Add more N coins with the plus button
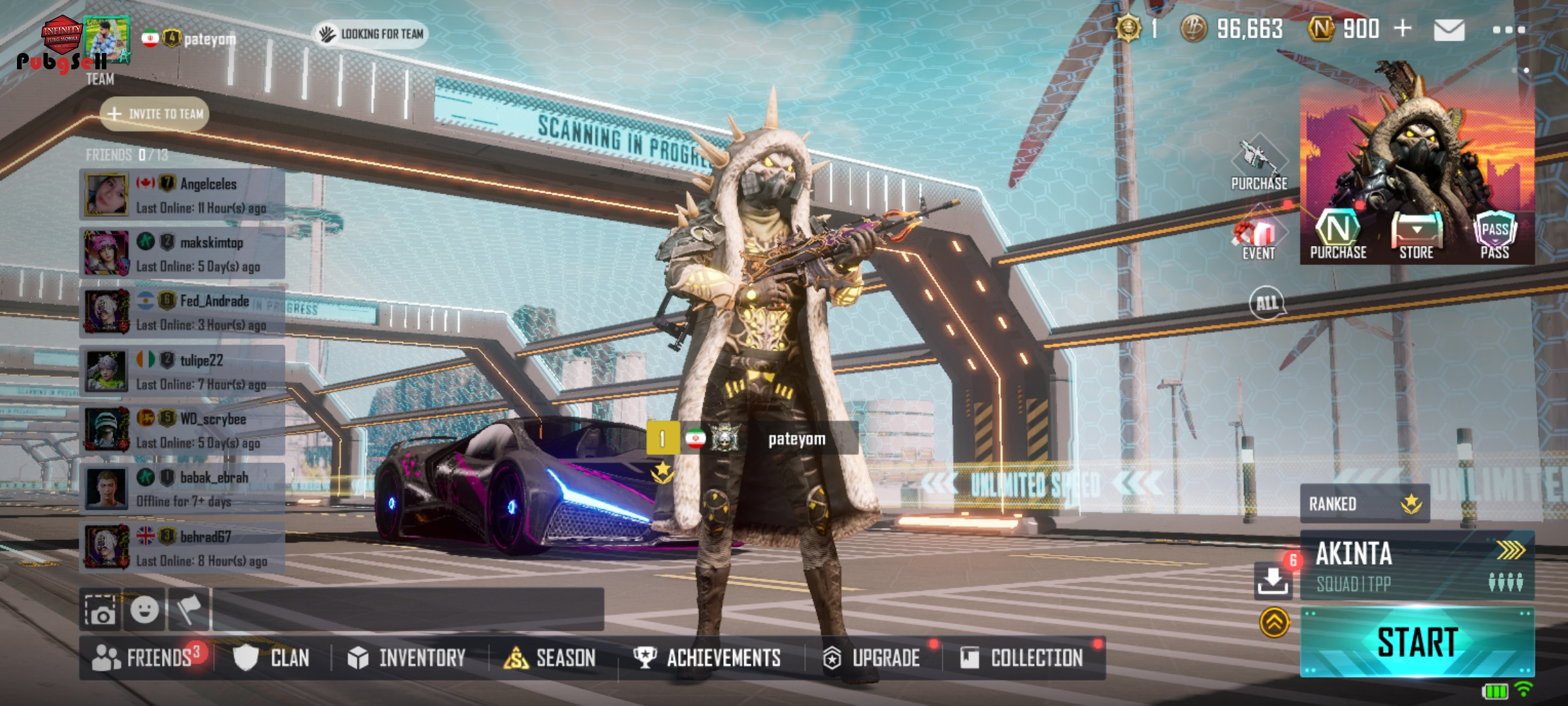 tap(1402, 29)
